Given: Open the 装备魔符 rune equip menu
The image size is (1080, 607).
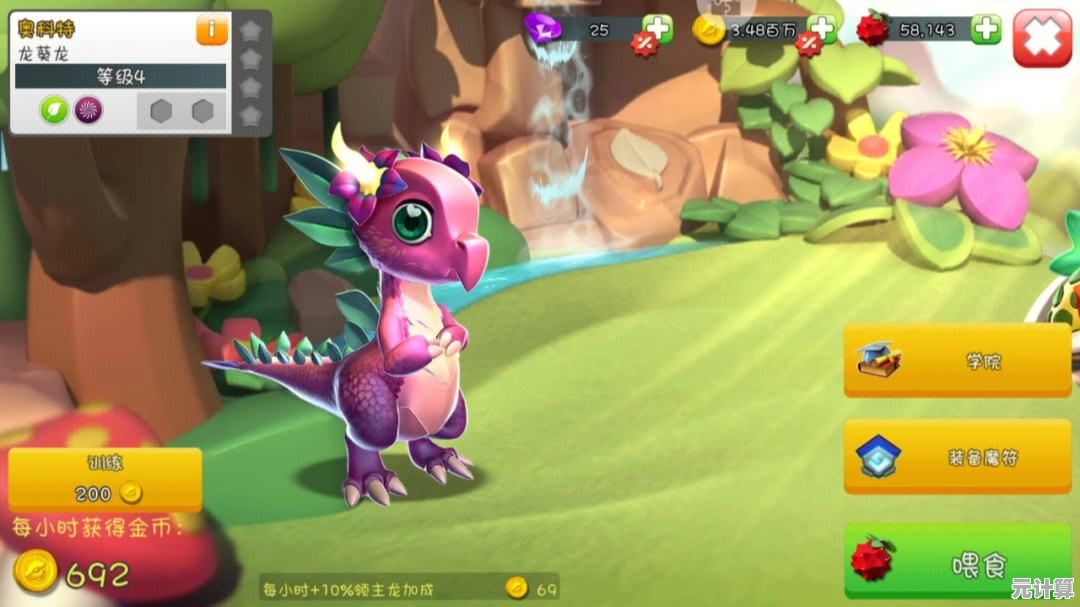Looking at the screenshot, I should click(x=957, y=457).
